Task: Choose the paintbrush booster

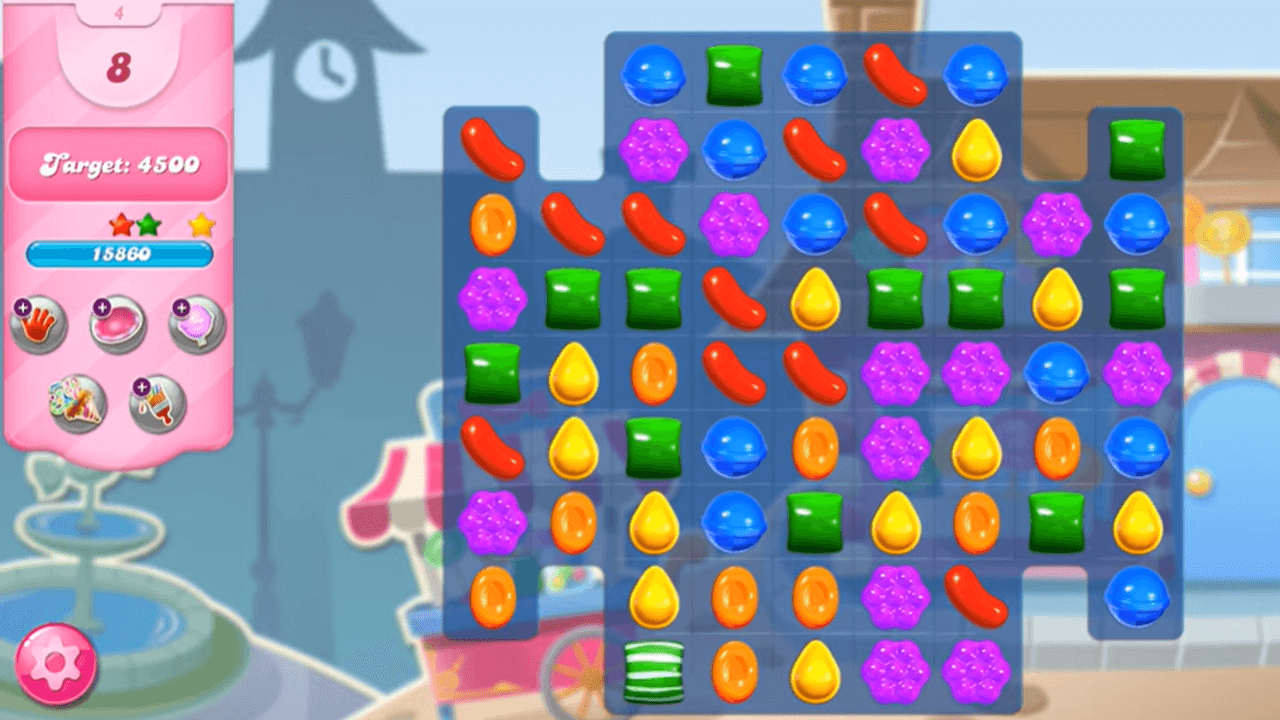Action: coord(158,403)
